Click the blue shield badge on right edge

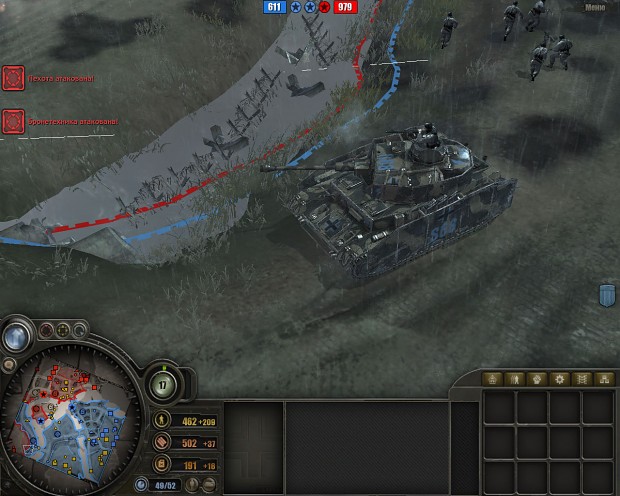click(606, 295)
